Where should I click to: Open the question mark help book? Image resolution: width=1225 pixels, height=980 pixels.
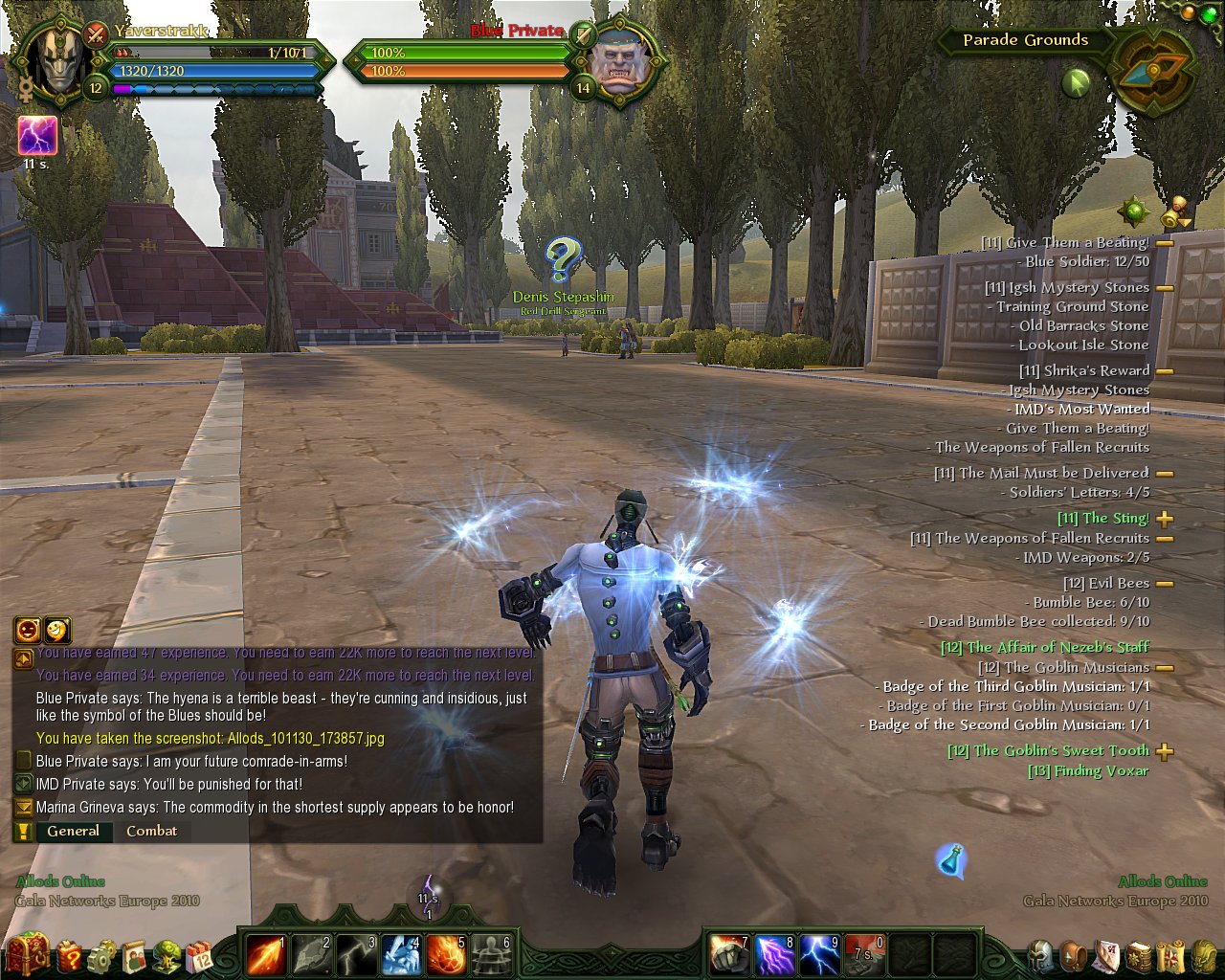coord(70,955)
